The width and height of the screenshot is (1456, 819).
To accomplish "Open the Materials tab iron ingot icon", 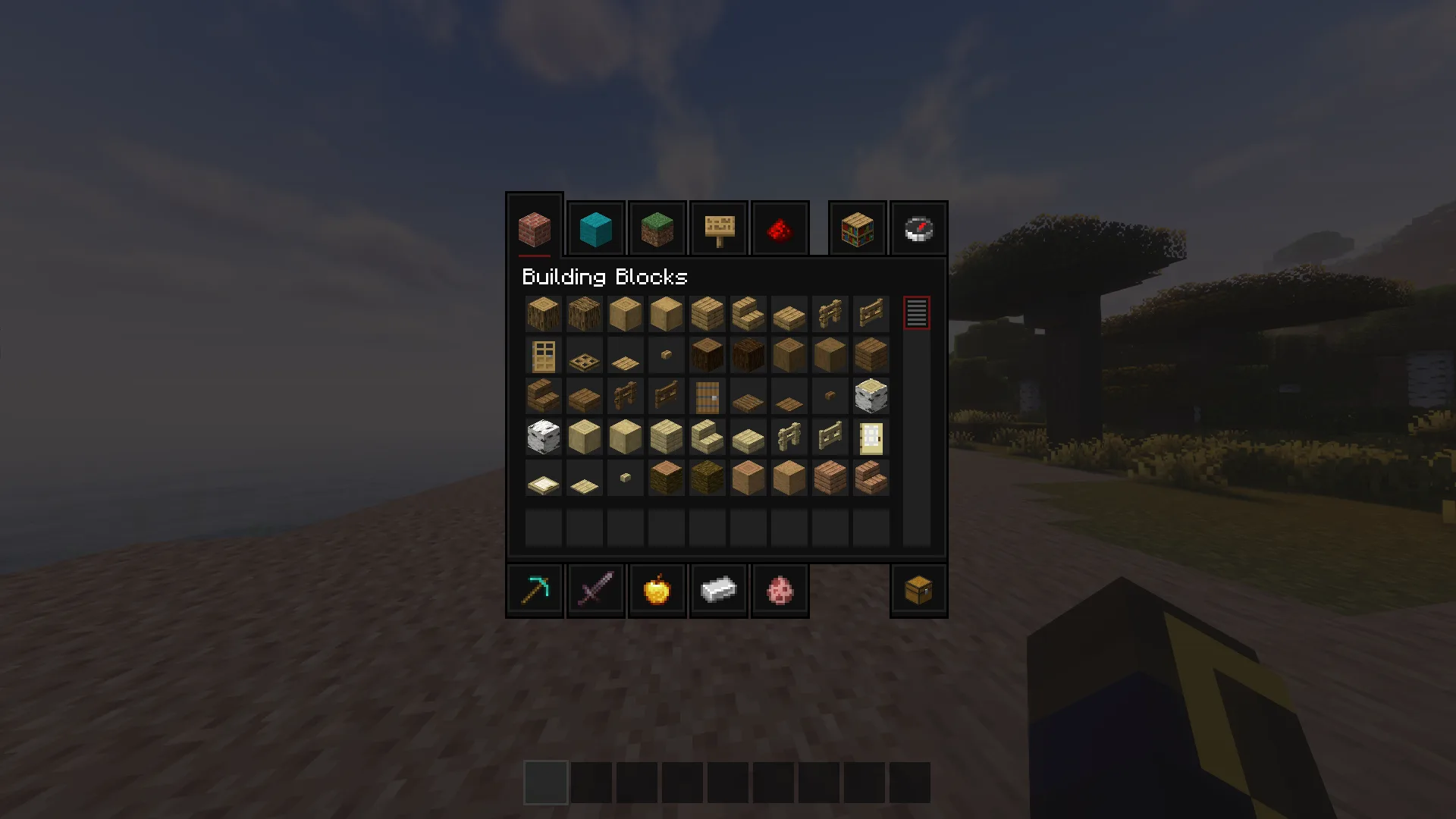I will (718, 590).
